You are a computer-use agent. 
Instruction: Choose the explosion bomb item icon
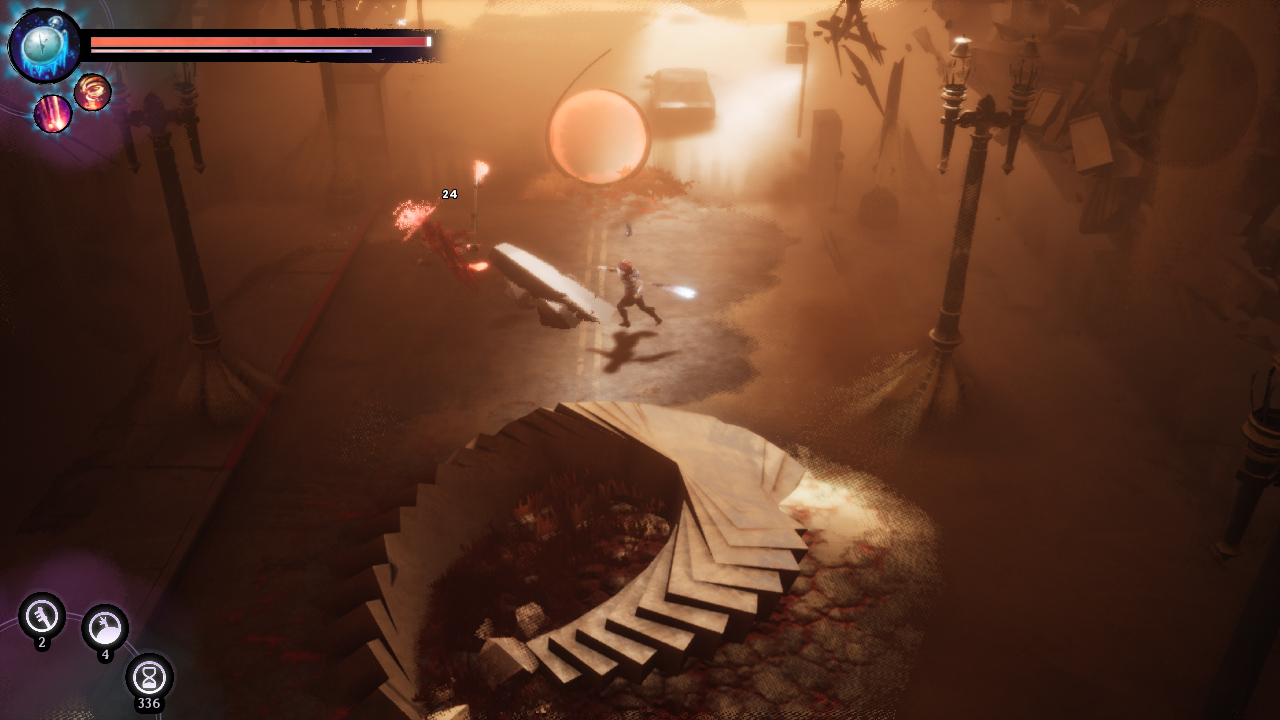pos(105,628)
